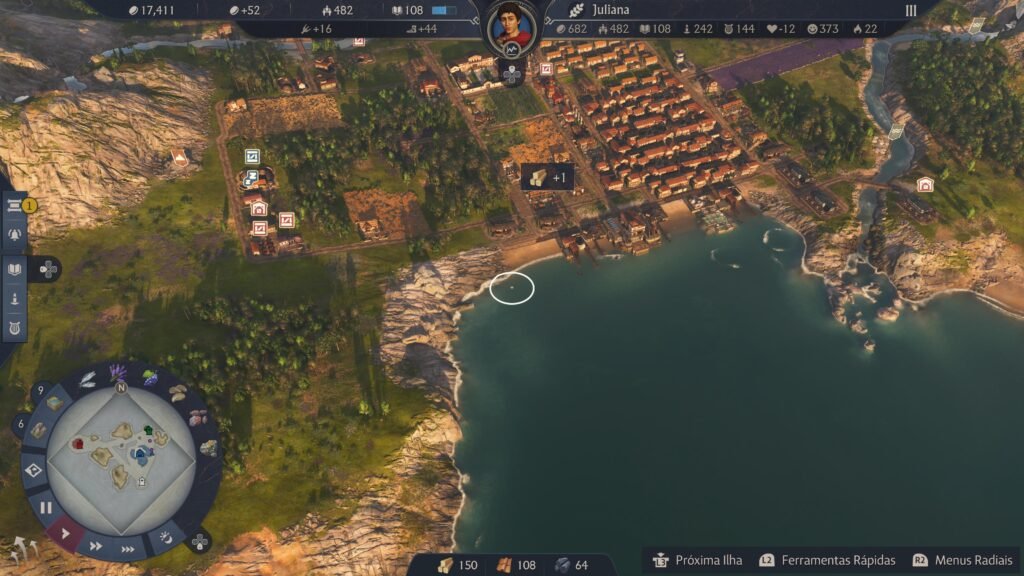
Task: Pause the game speed
Action: [x=46, y=507]
